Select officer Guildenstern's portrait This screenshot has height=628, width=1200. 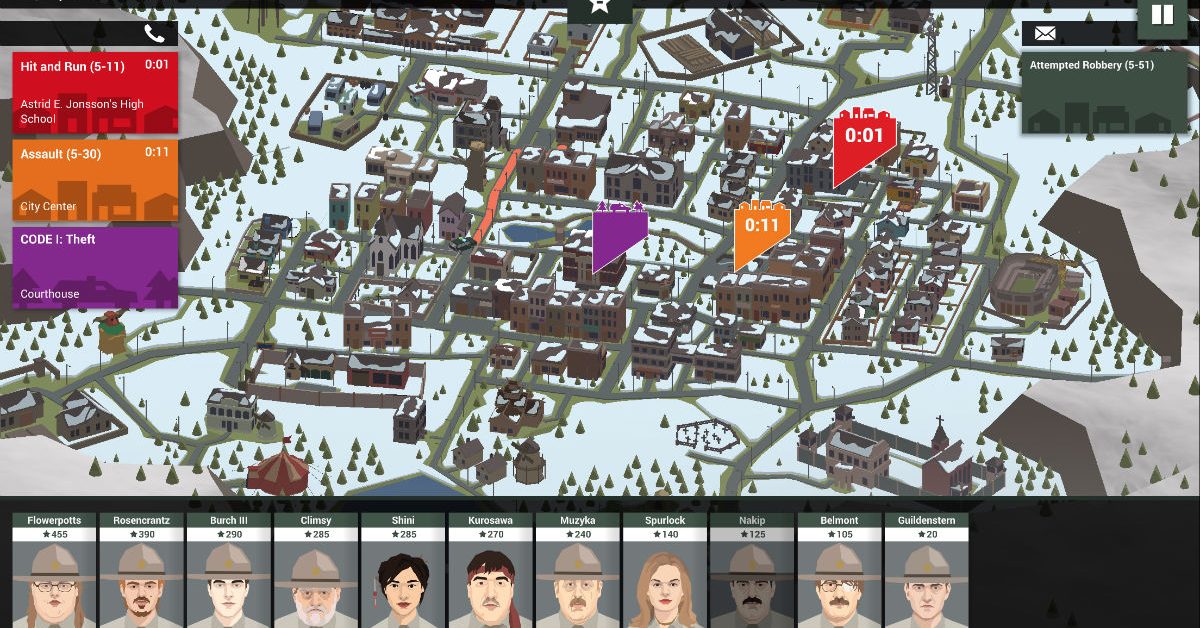click(x=926, y=570)
